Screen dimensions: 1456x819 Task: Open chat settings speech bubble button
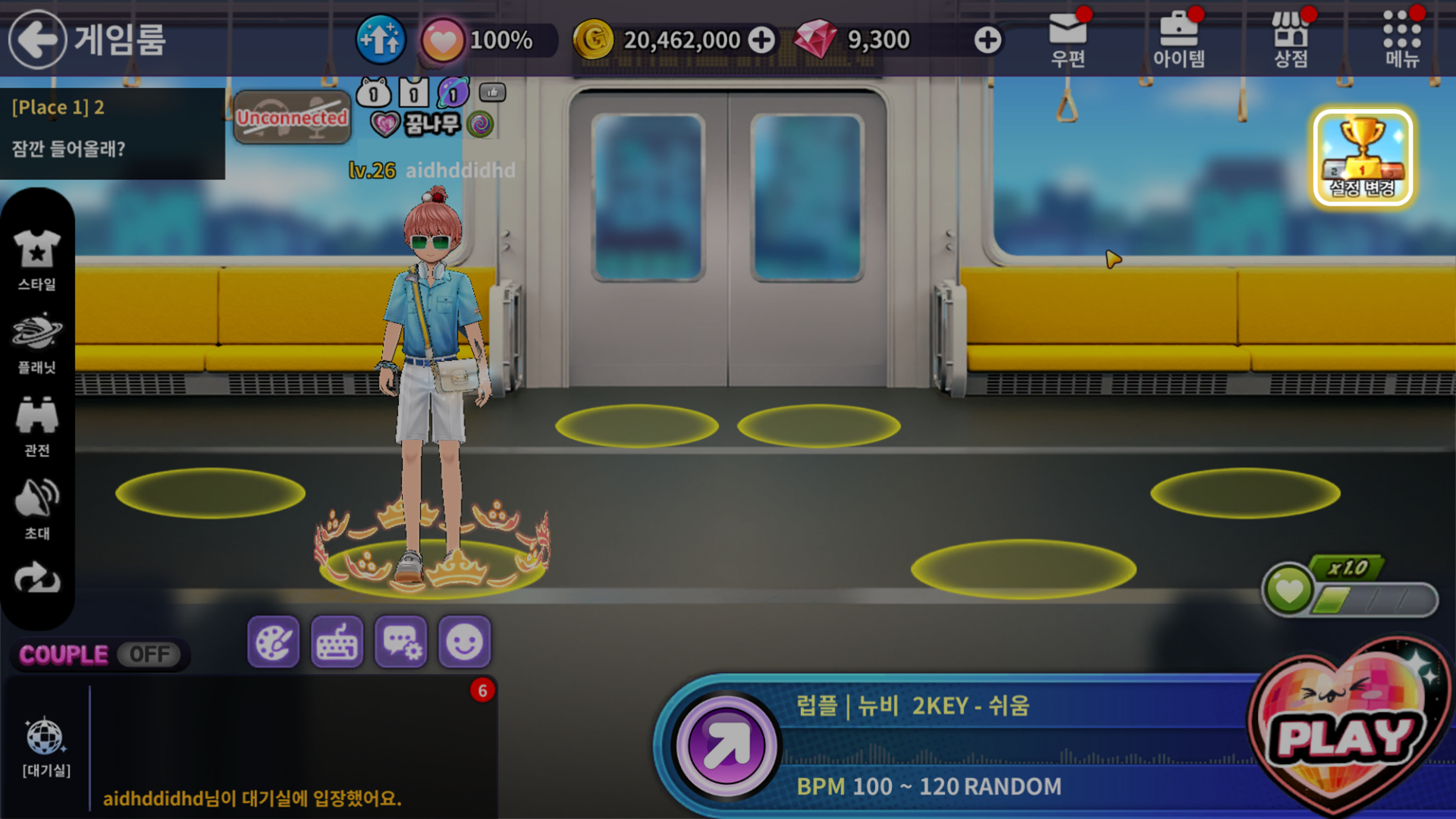[x=401, y=642]
